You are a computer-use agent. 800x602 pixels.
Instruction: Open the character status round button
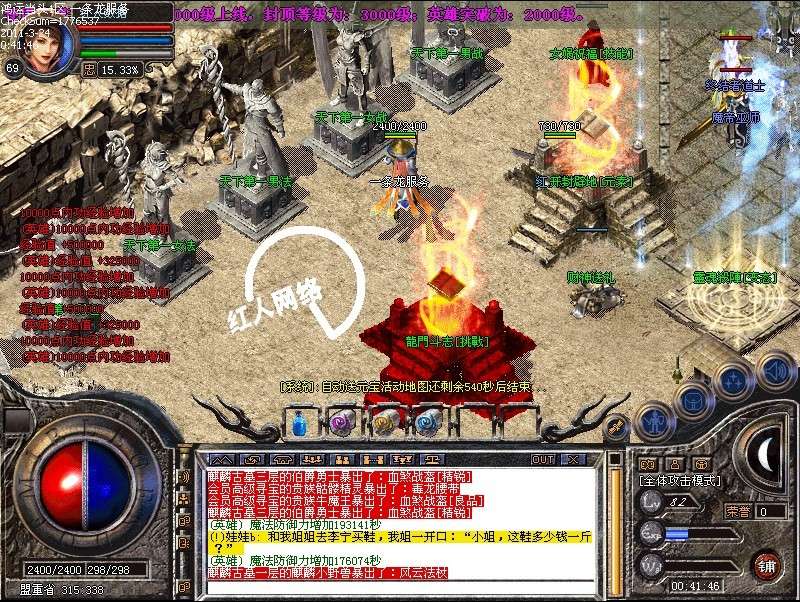click(x=653, y=421)
